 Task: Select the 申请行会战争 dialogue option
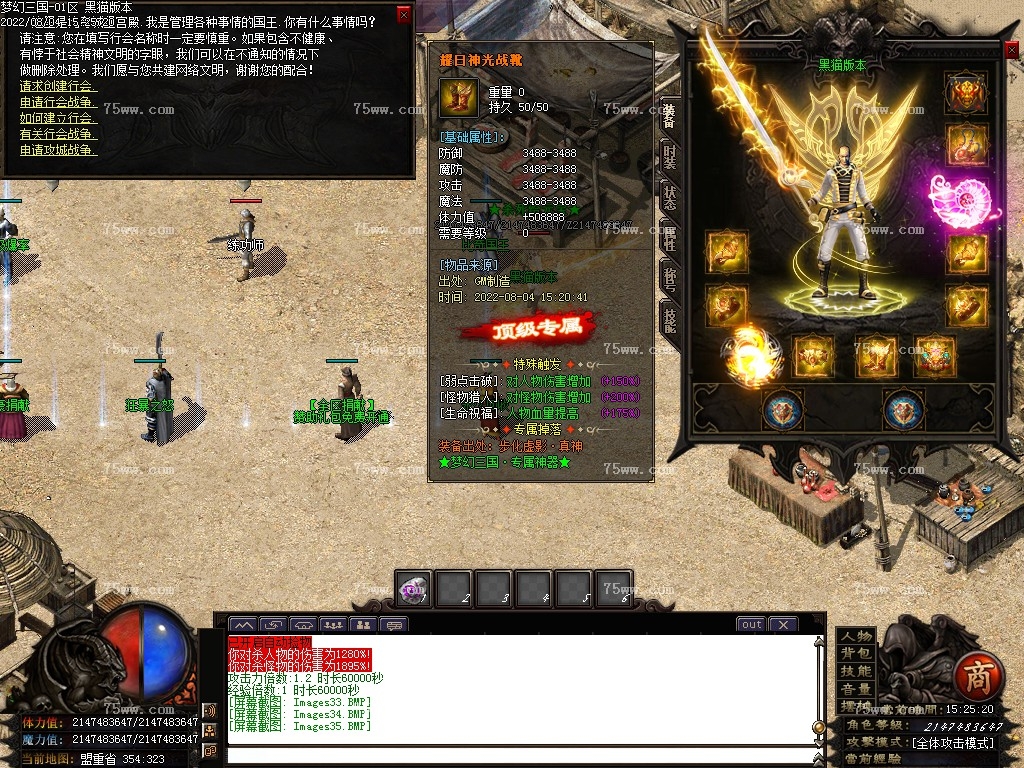[58, 102]
